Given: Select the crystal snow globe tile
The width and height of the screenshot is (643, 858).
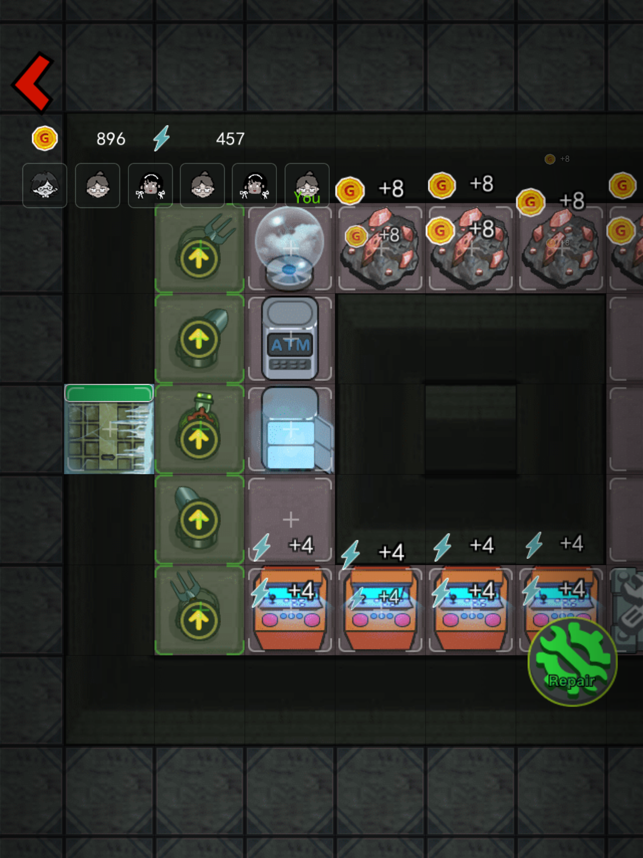Looking at the screenshot, I should click(x=290, y=248).
